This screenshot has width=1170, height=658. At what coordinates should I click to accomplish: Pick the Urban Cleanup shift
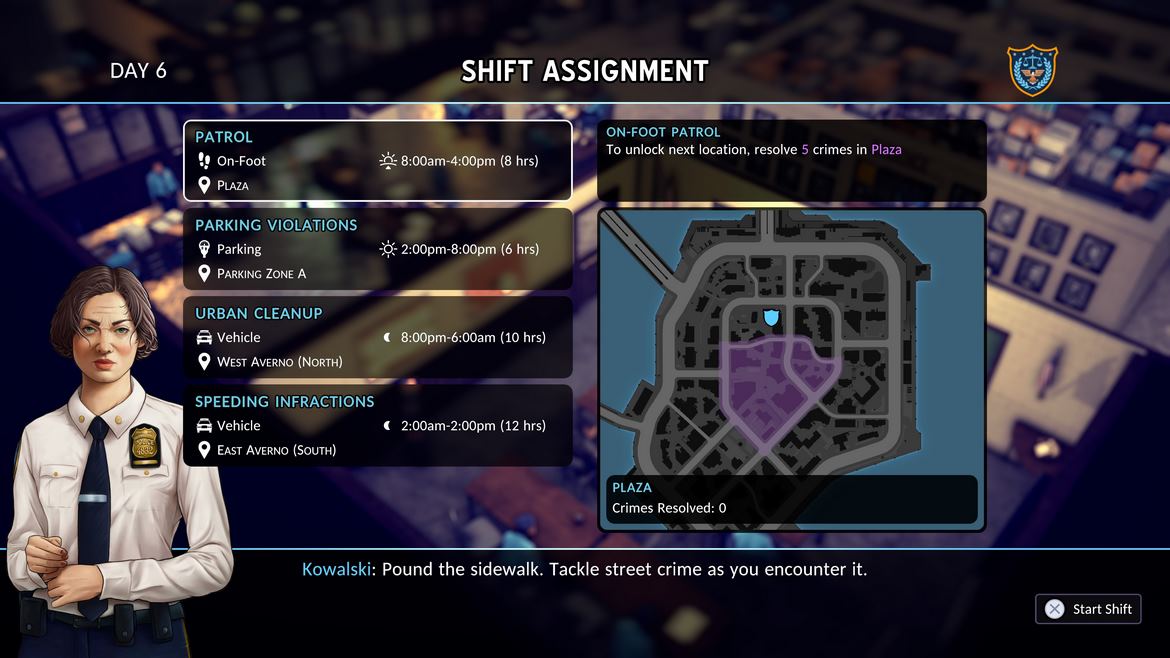(x=377, y=337)
